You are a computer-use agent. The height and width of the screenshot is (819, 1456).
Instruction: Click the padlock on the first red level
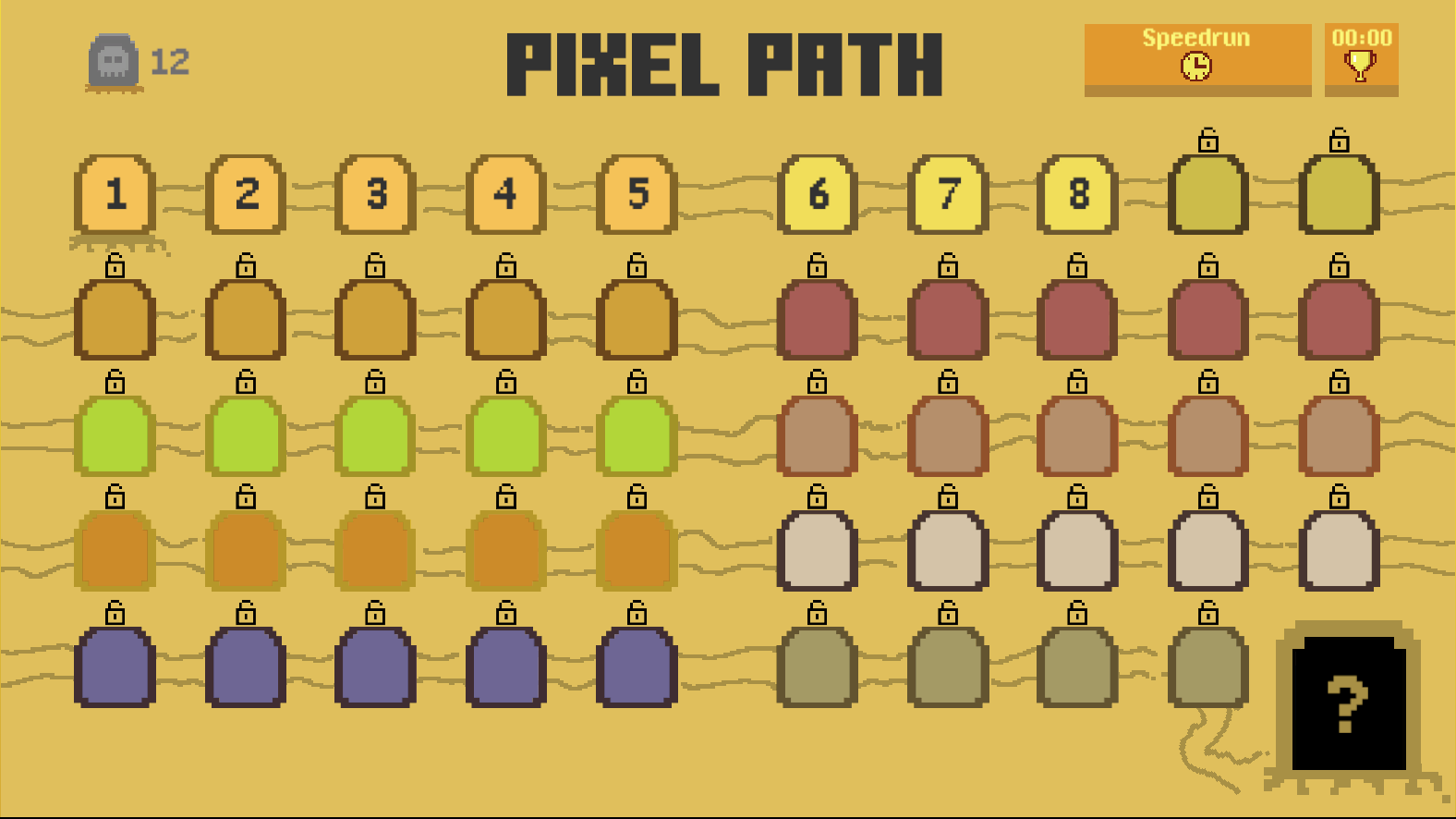tap(818, 265)
